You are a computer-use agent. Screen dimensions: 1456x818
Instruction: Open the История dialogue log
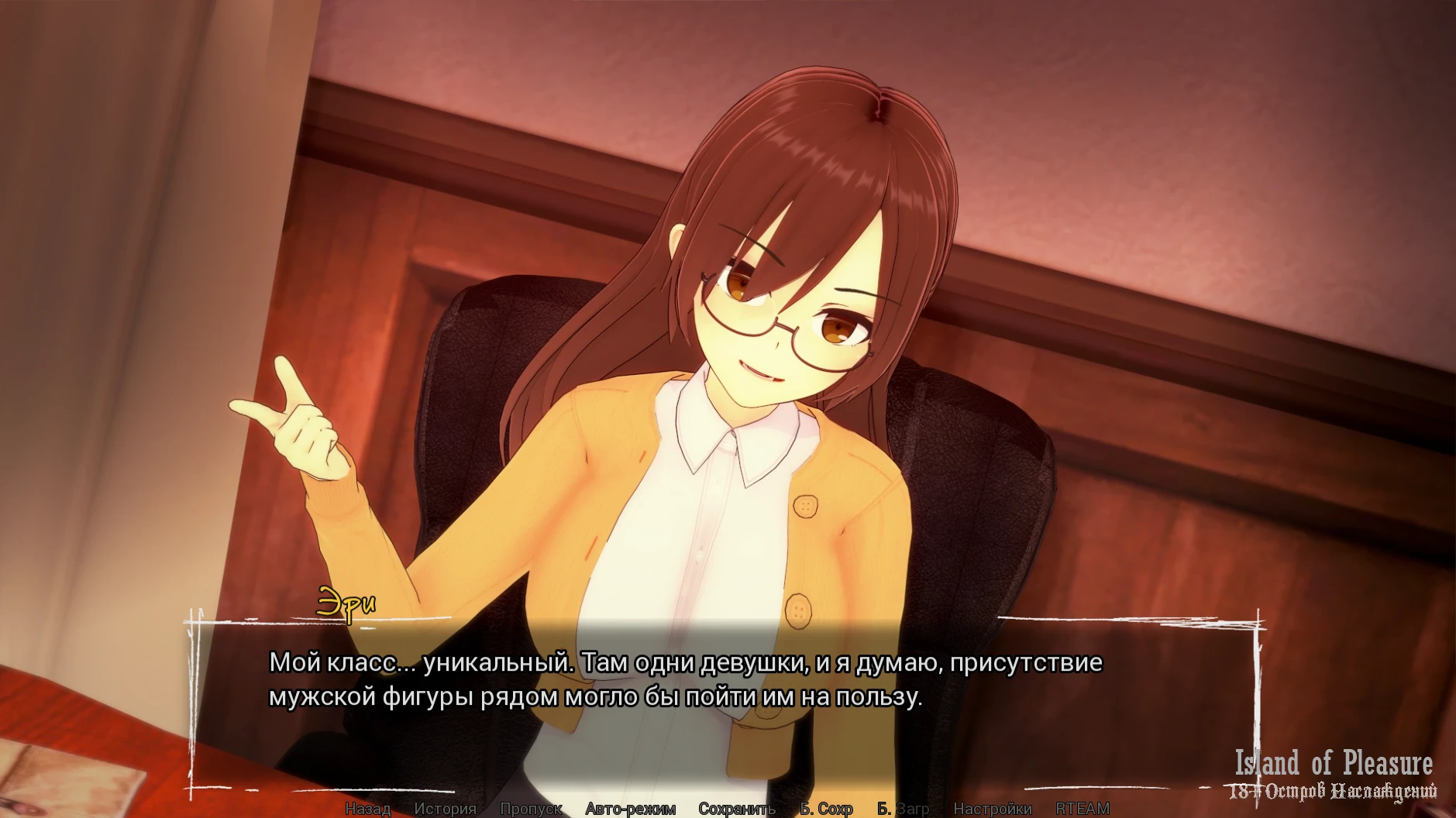pos(445,809)
